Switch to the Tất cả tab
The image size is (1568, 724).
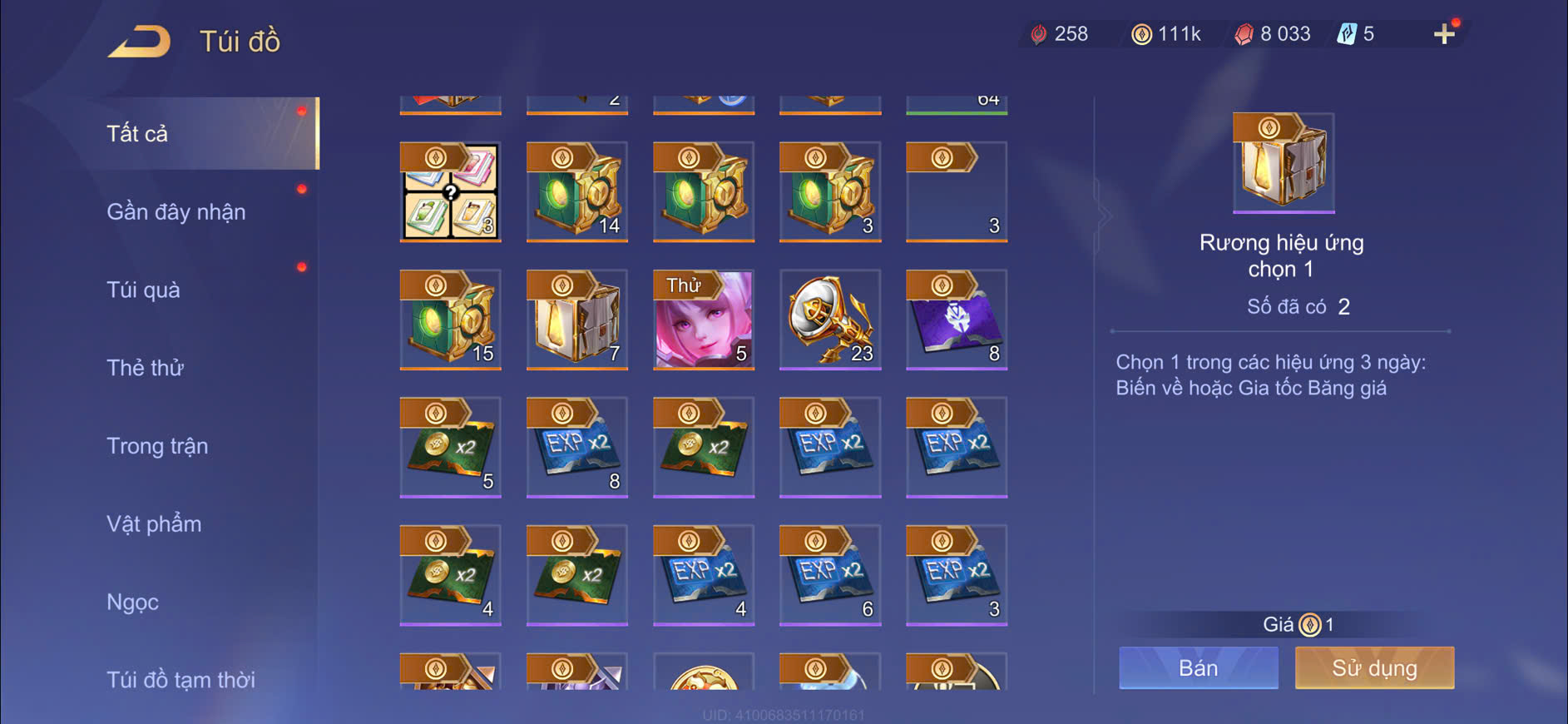[x=138, y=134]
